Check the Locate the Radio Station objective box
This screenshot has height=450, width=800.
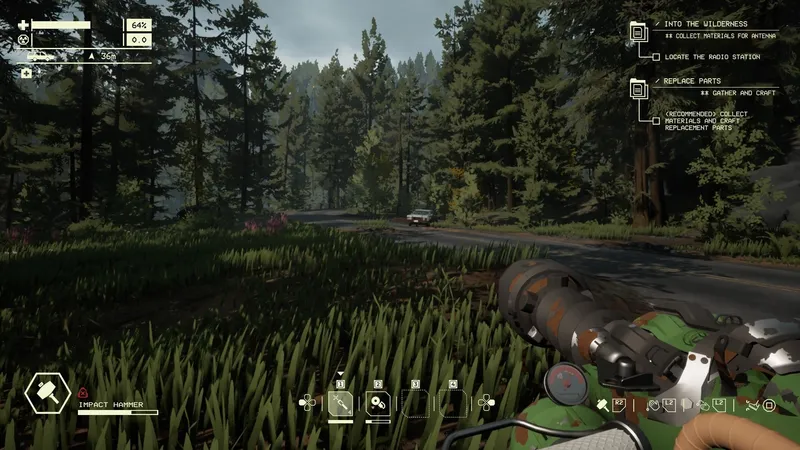pos(656,57)
